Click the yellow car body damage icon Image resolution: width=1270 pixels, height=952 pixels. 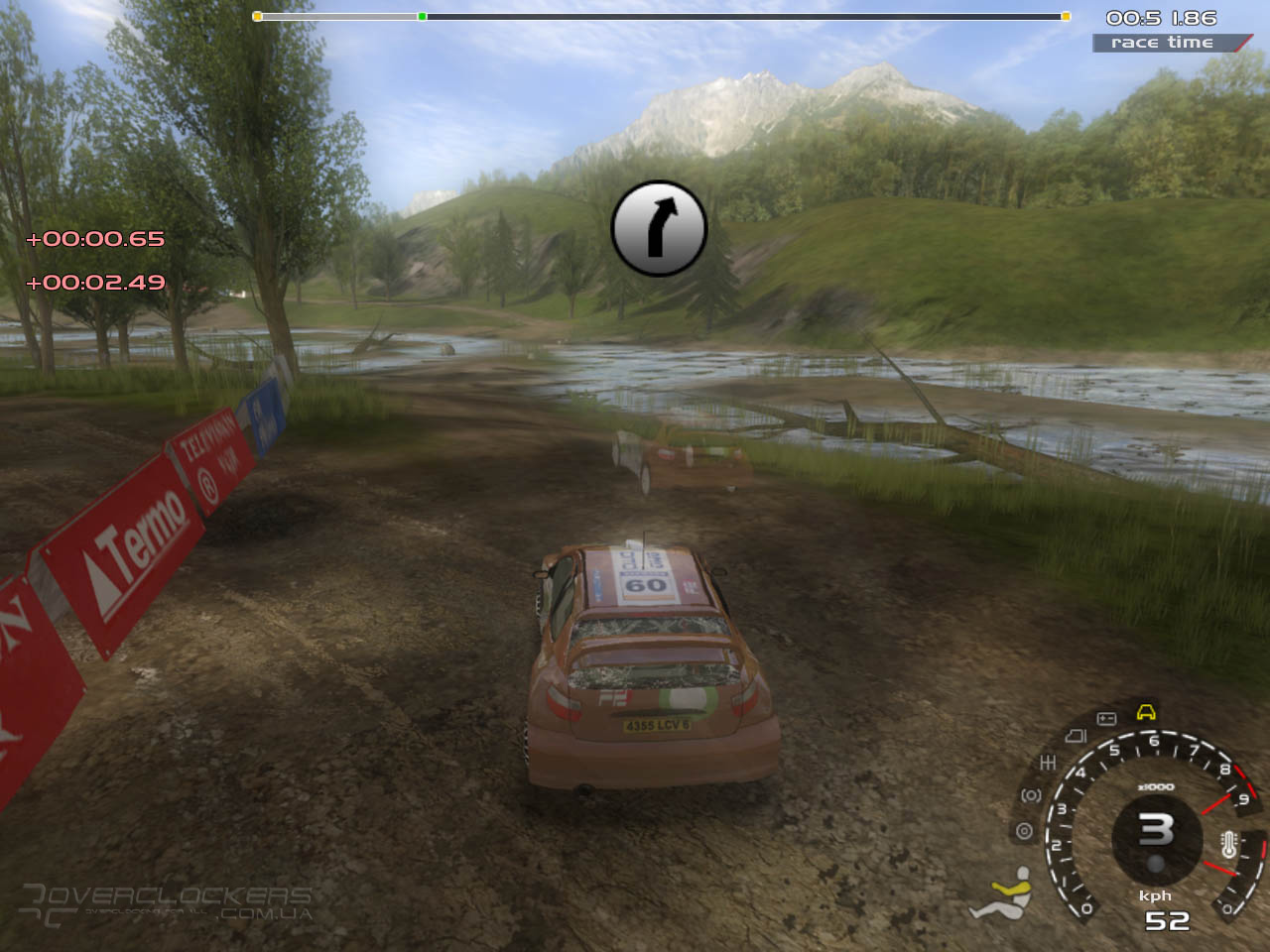click(1146, 712)
